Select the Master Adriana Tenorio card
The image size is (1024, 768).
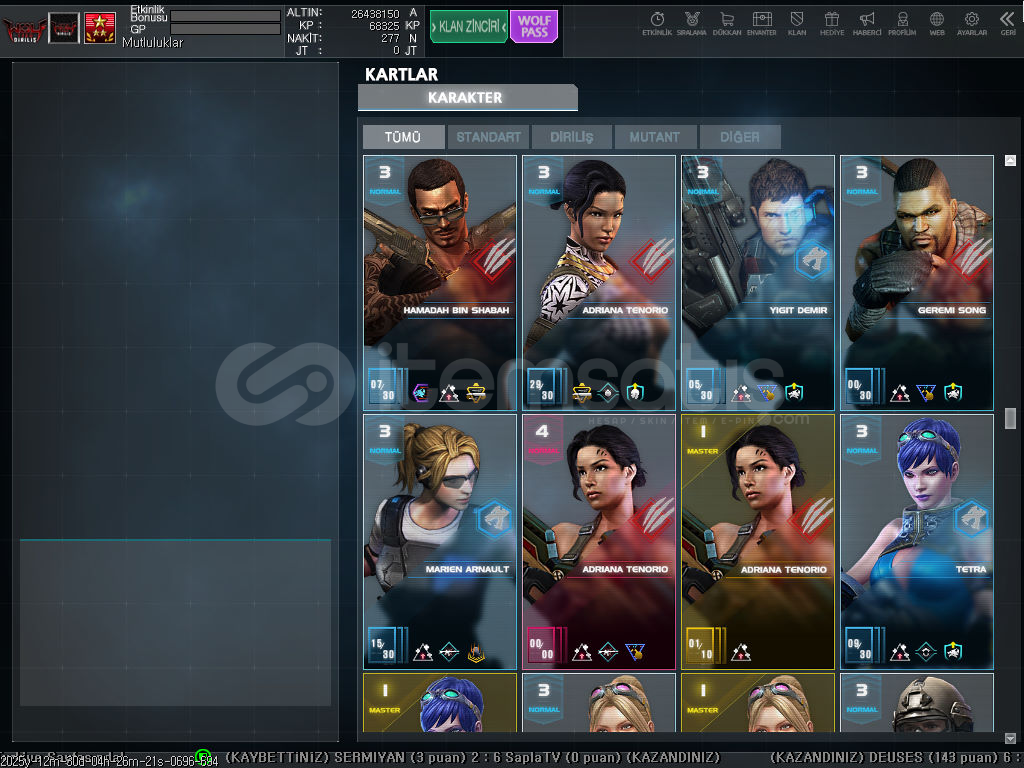coord(758,541)
